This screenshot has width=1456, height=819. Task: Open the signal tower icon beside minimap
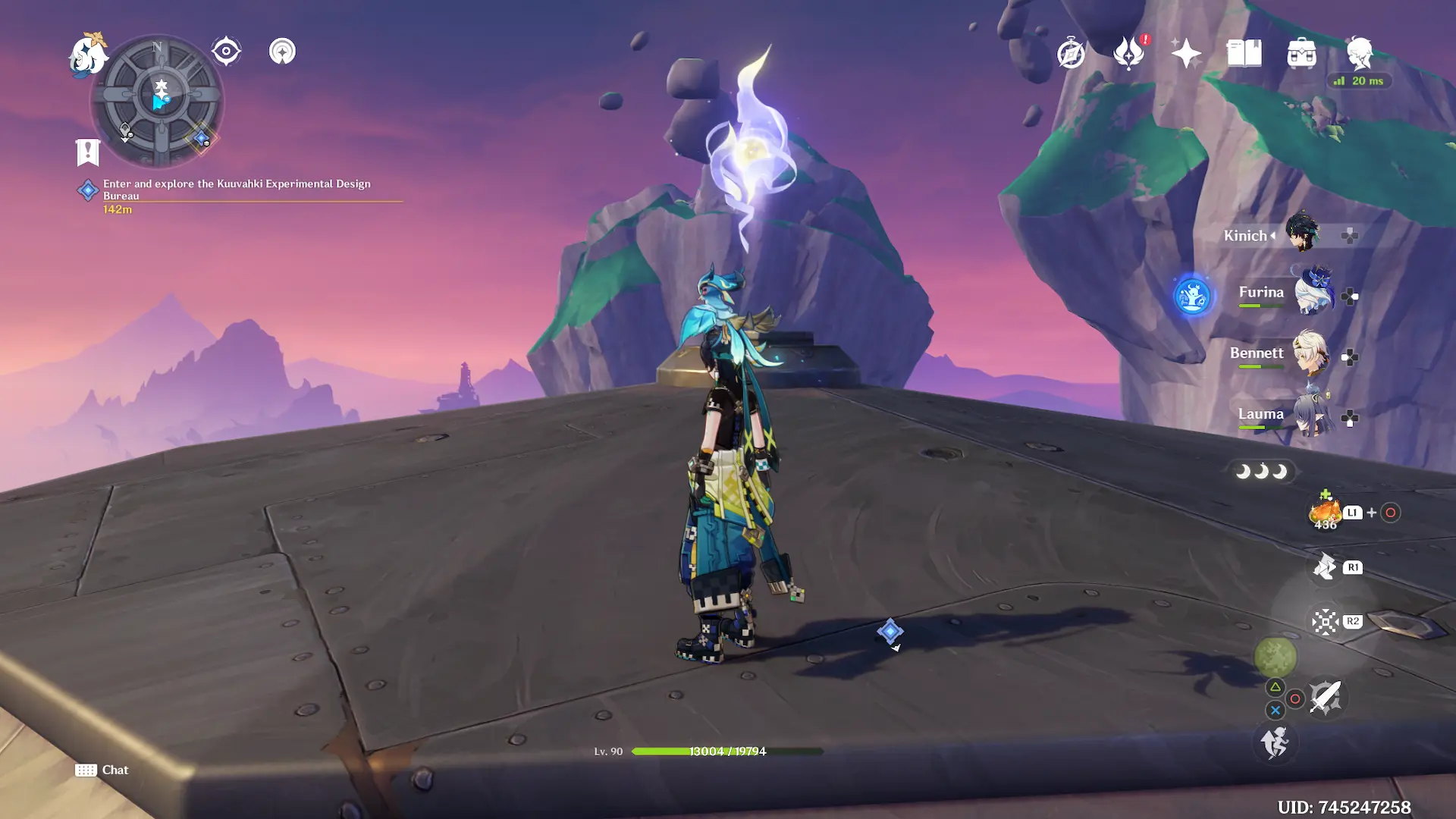tap(282, 52)
